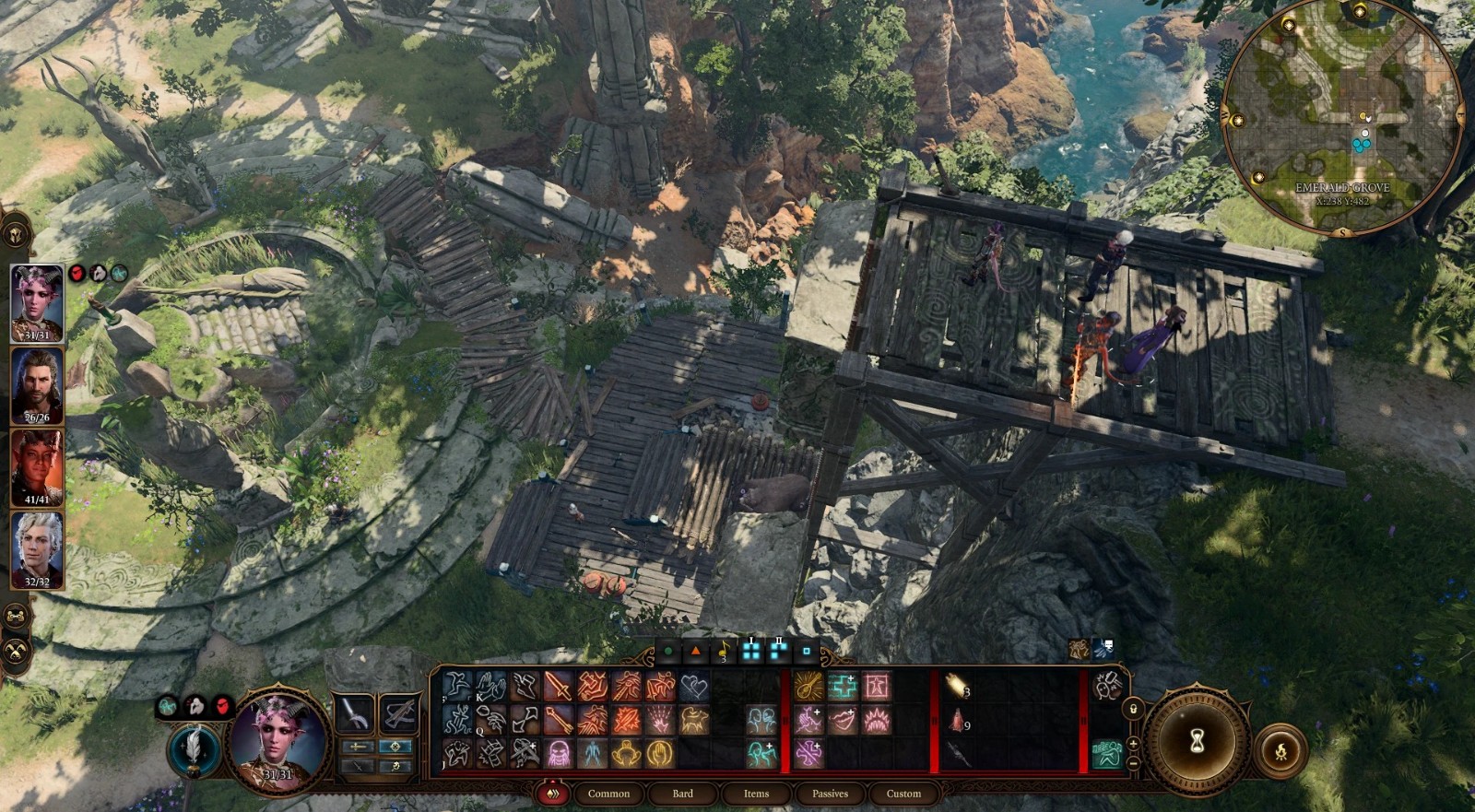1475x812 pixels.
Task: Switch to the Common hotbar tab
Action: (x=608, y=794)
